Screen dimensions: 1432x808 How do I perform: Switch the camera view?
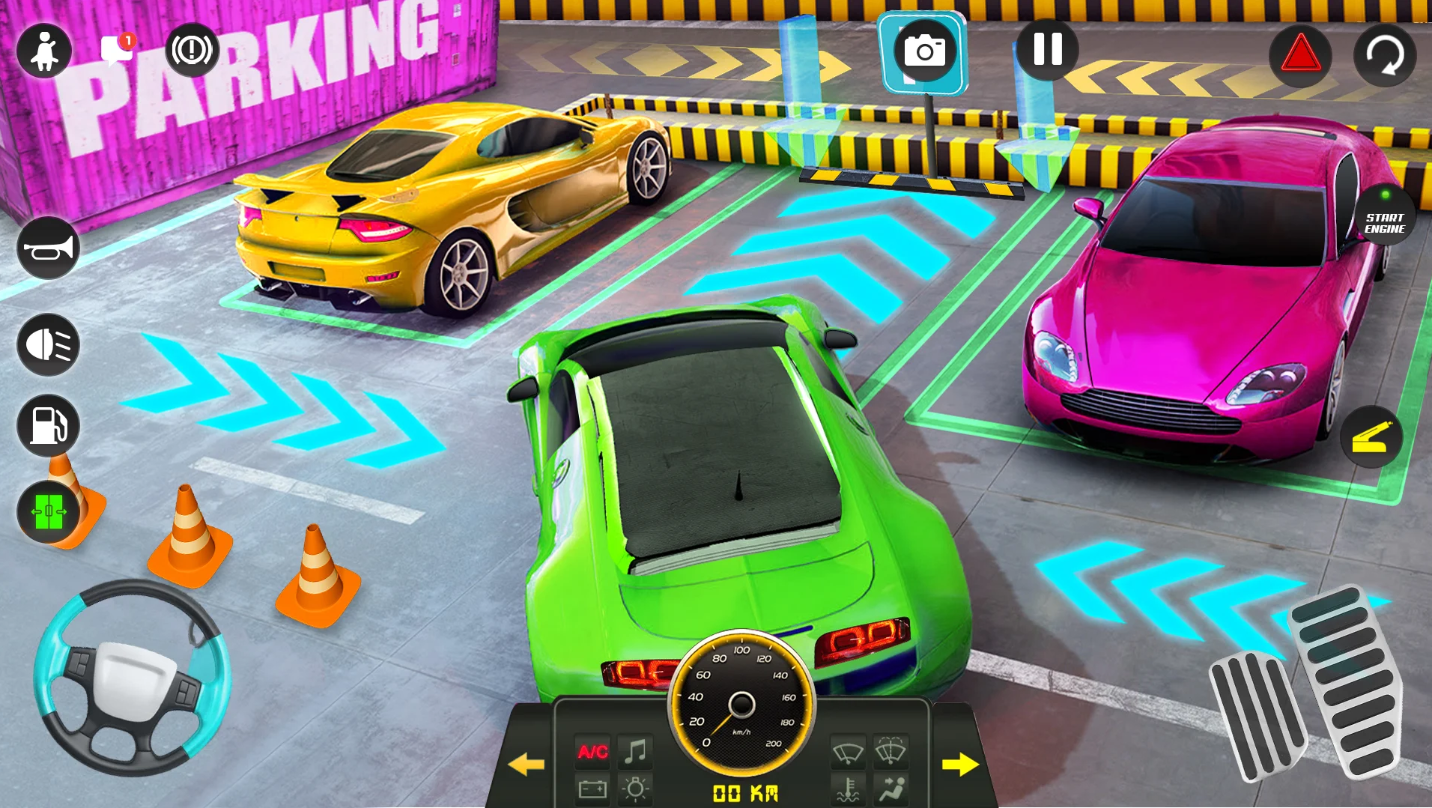pos(924,50)
